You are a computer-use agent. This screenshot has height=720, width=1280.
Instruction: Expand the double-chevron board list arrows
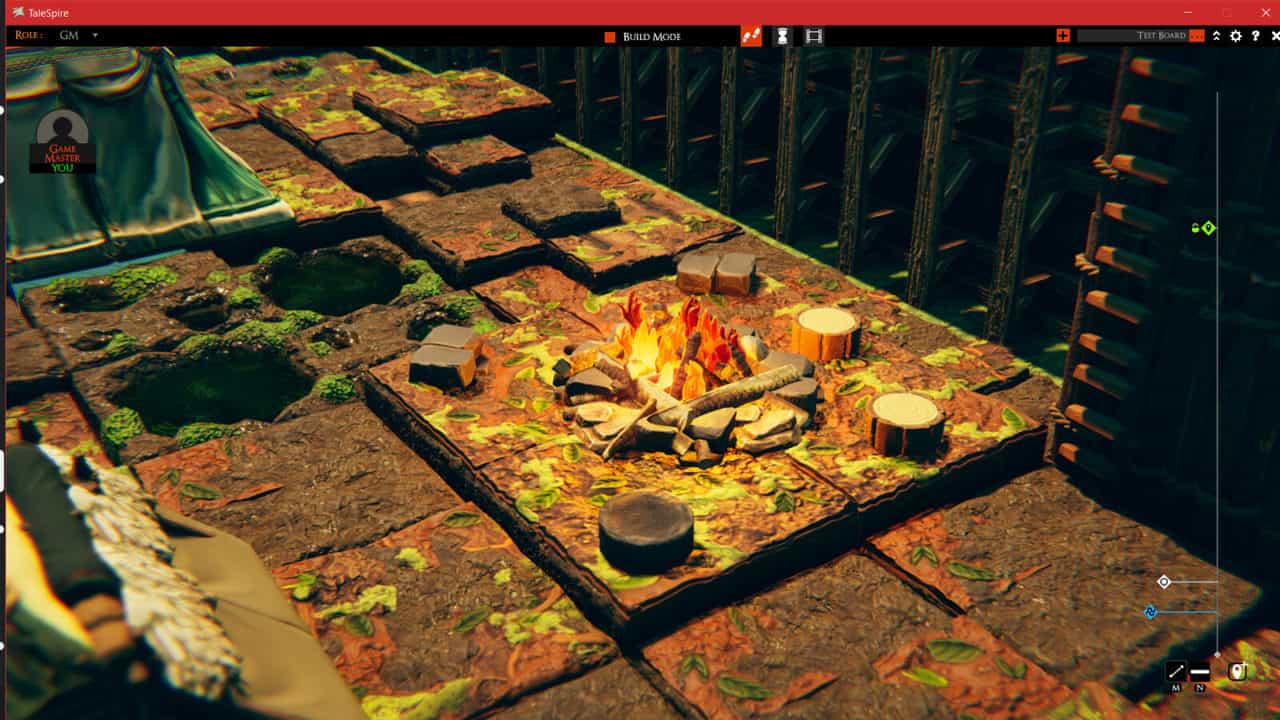1216,36
